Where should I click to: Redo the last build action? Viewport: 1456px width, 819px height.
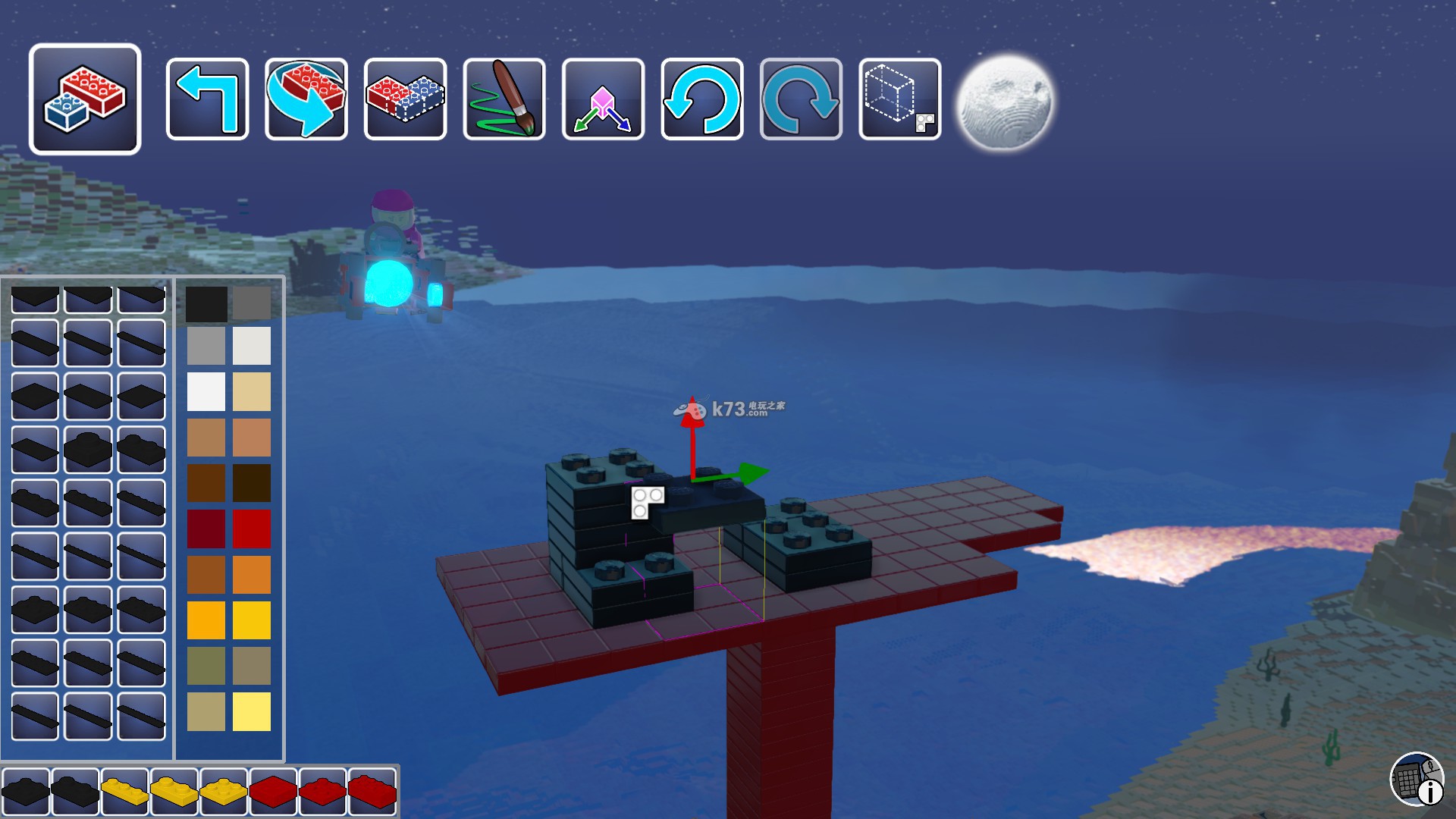(x=801, y=99)
